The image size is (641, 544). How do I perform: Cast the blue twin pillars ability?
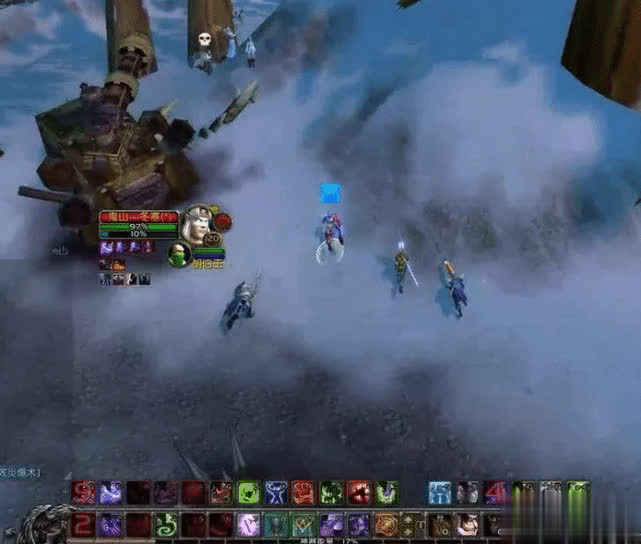pyautogui.click(x=440, y=492)
